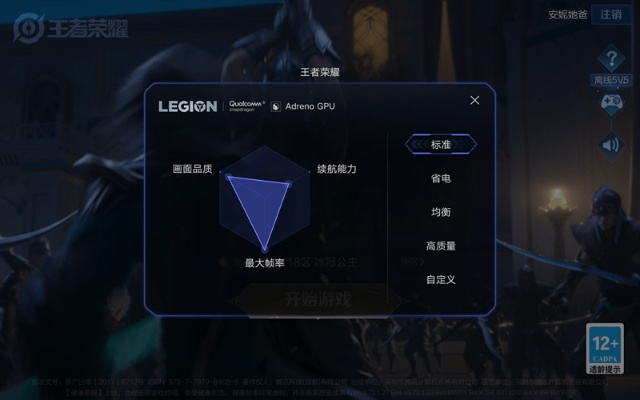Toggle the speaker sound icon

pos(611,145)
